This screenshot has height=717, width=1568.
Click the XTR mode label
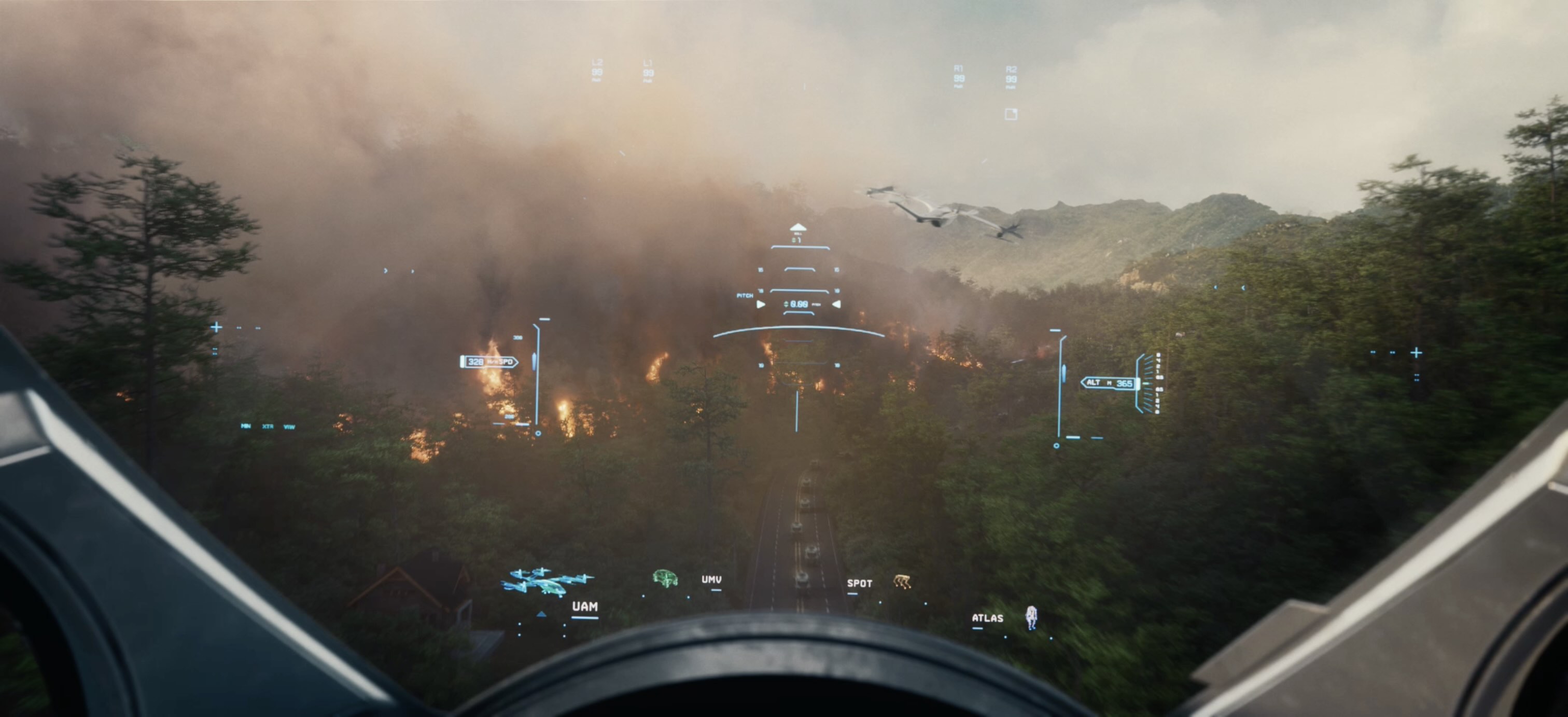coord(267,426)
